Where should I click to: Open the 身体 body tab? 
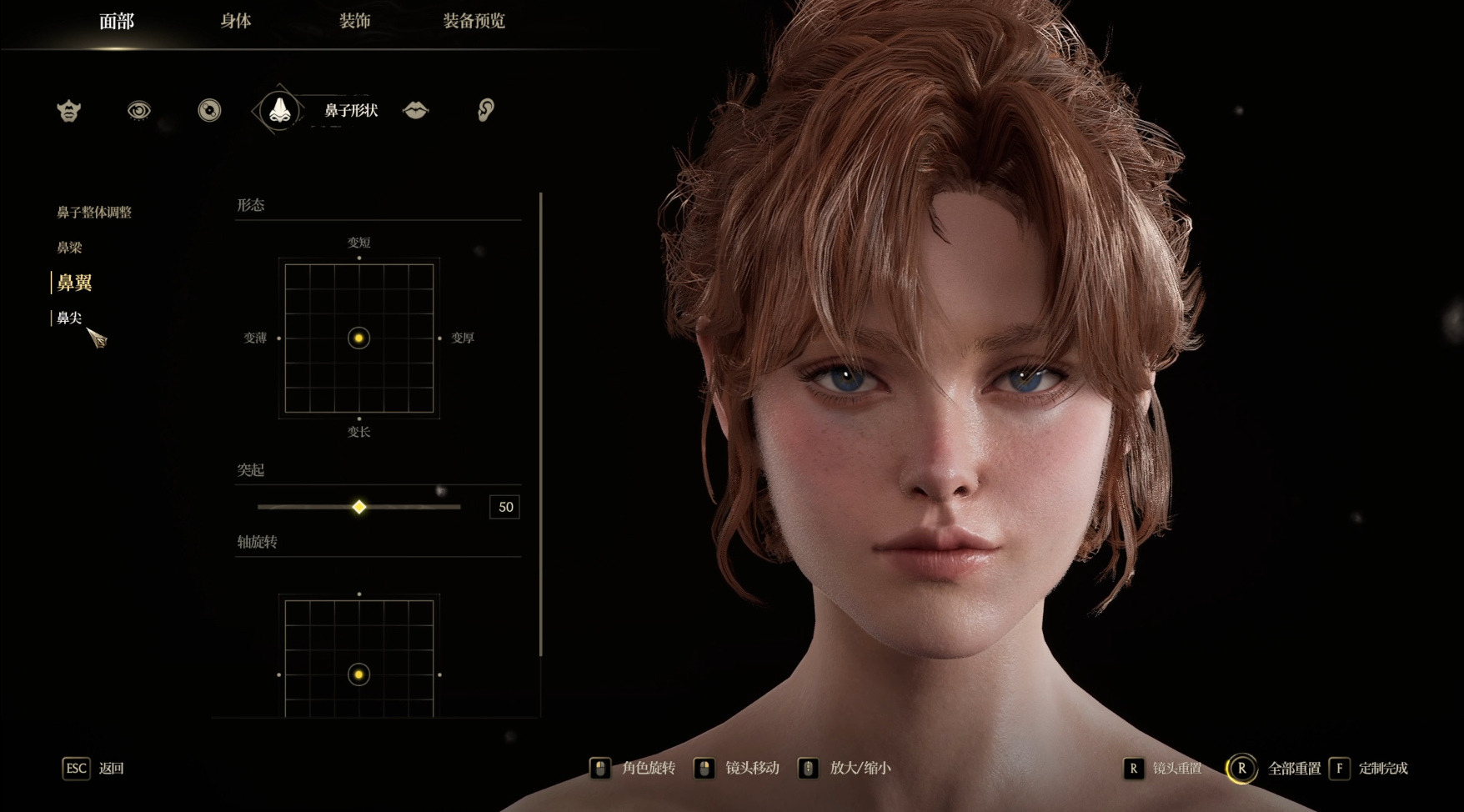pyautogui.click(x=236, y=22)
